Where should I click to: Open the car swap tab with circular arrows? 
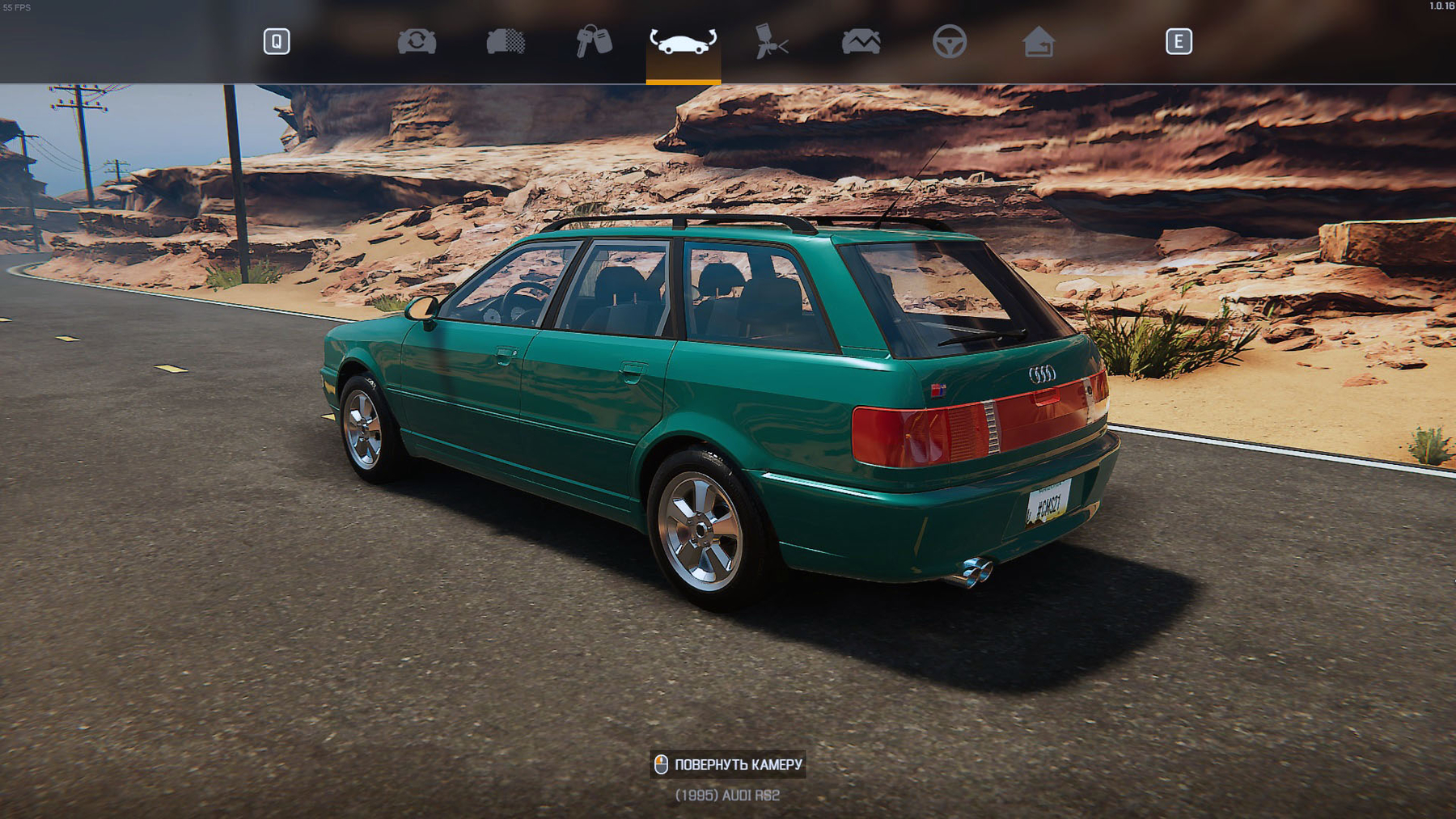pos(417,41)
